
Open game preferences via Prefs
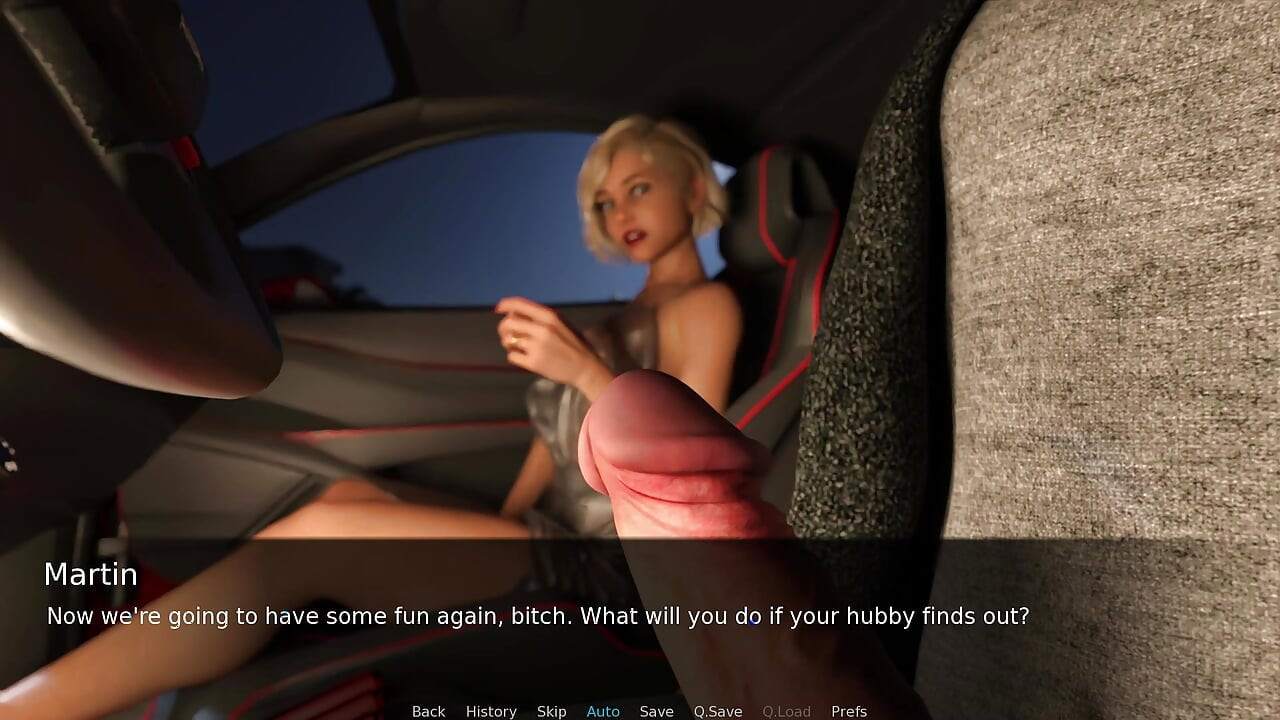click(848, 711)
